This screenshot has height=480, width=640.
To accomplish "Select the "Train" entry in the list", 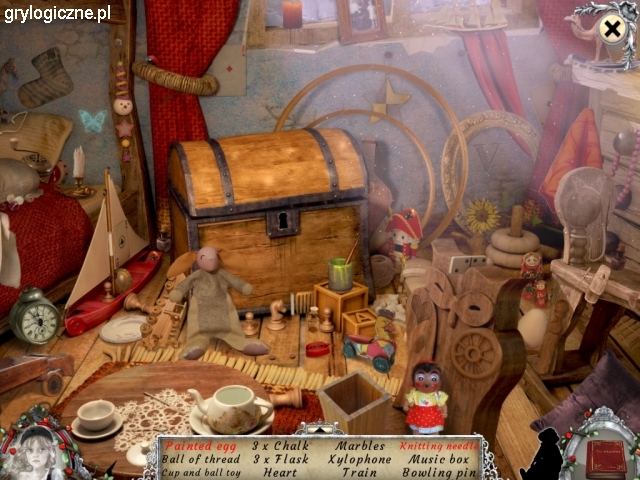I will pyautogui.click(x=360, y=472).
